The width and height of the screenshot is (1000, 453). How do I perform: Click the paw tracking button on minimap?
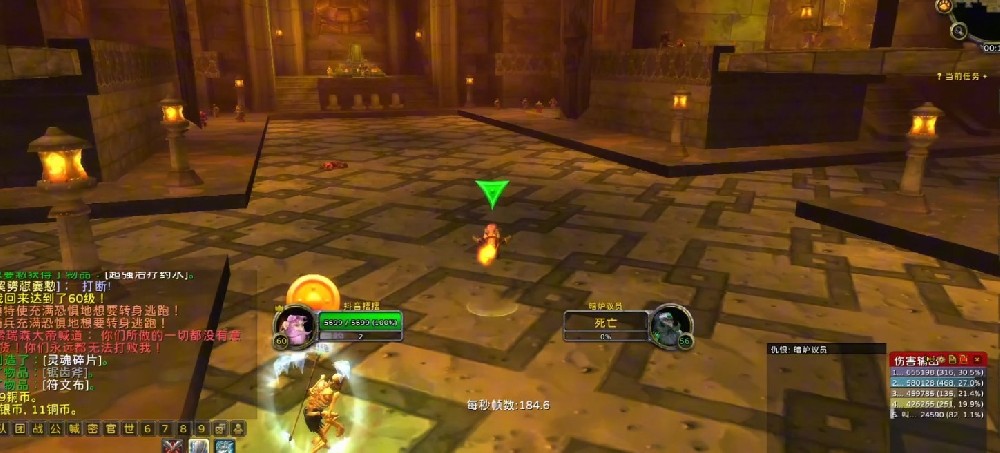943,6
